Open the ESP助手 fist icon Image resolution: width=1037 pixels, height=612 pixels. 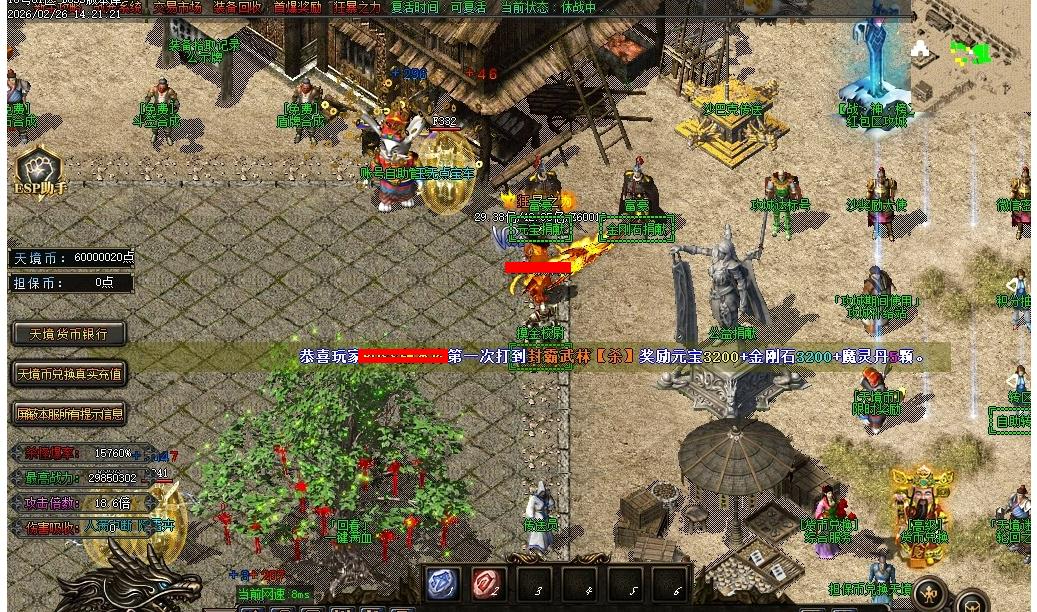(x=39, y=172)
